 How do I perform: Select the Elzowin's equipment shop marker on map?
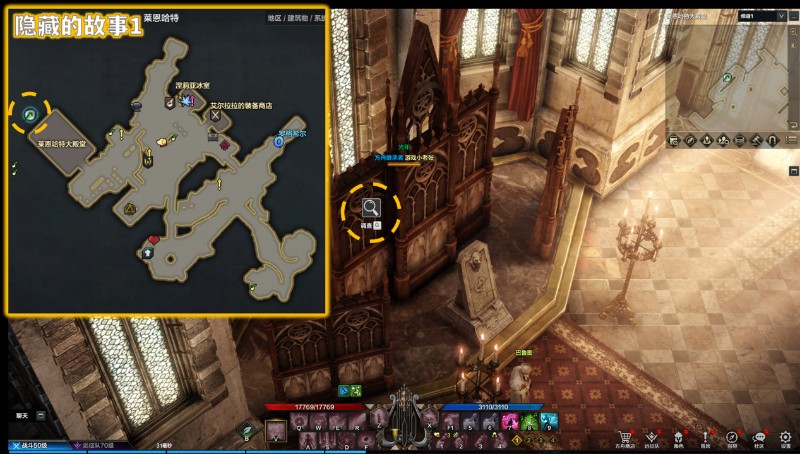pyautogui.click(x=215, y=116)
